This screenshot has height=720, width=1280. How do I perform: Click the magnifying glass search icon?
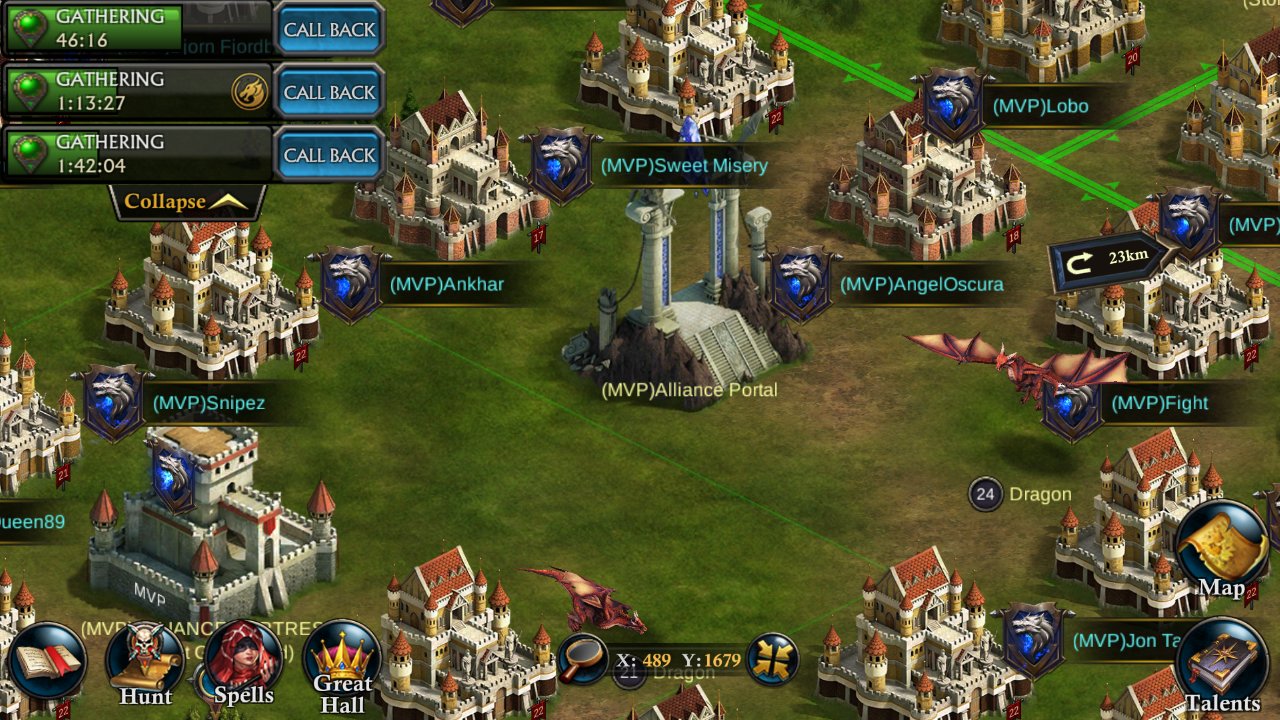(583, 659)
